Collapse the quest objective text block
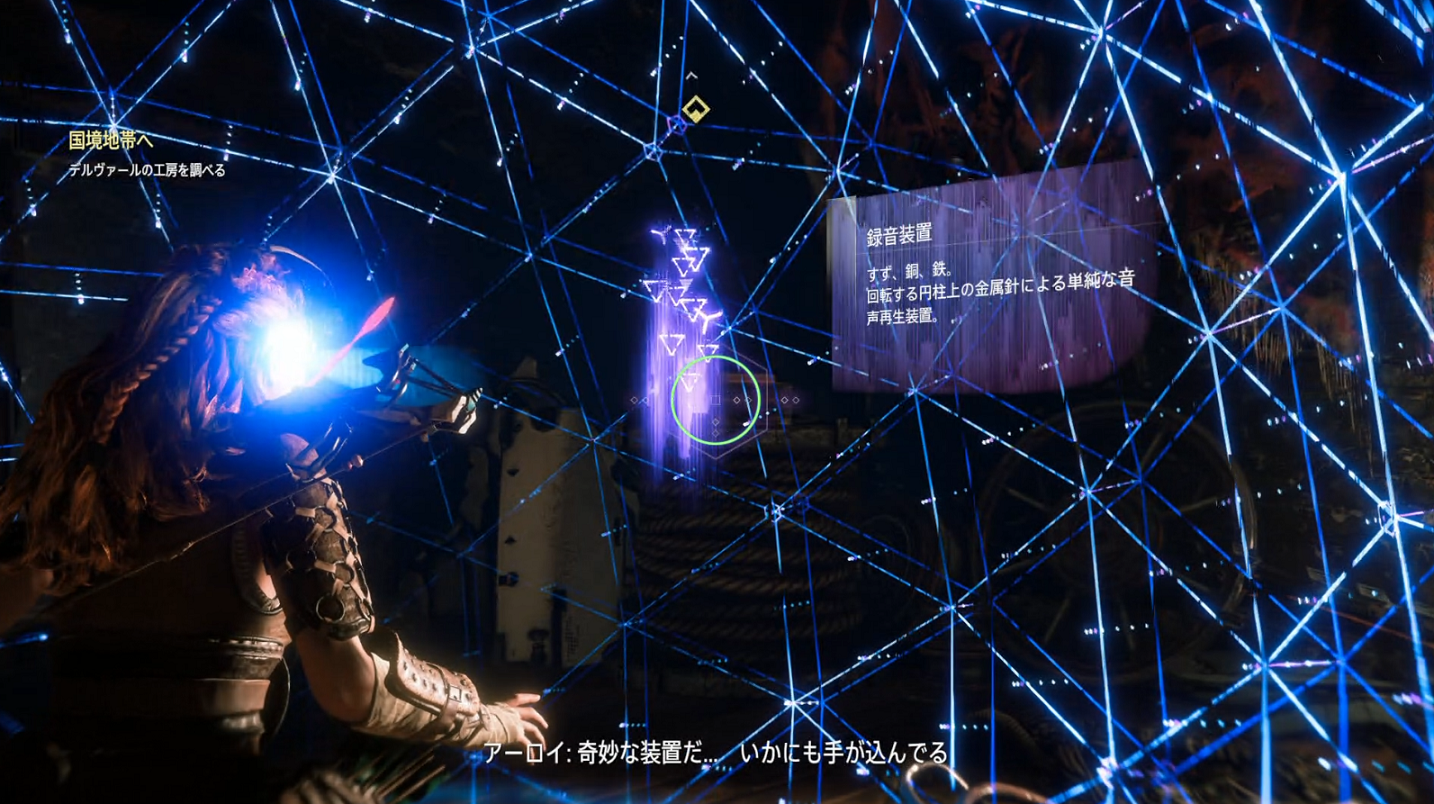 coord(145,170)
